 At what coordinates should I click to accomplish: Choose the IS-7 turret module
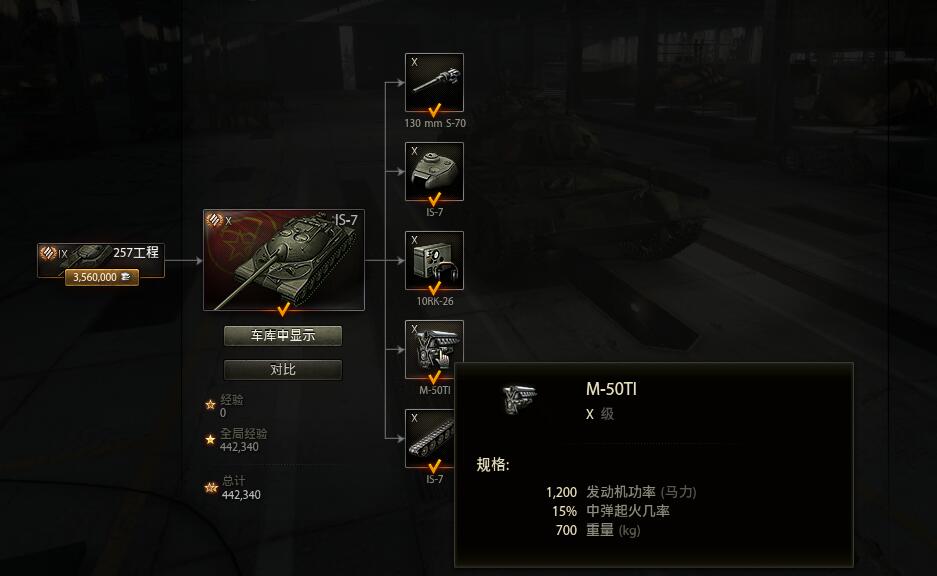tap(434, 171)
